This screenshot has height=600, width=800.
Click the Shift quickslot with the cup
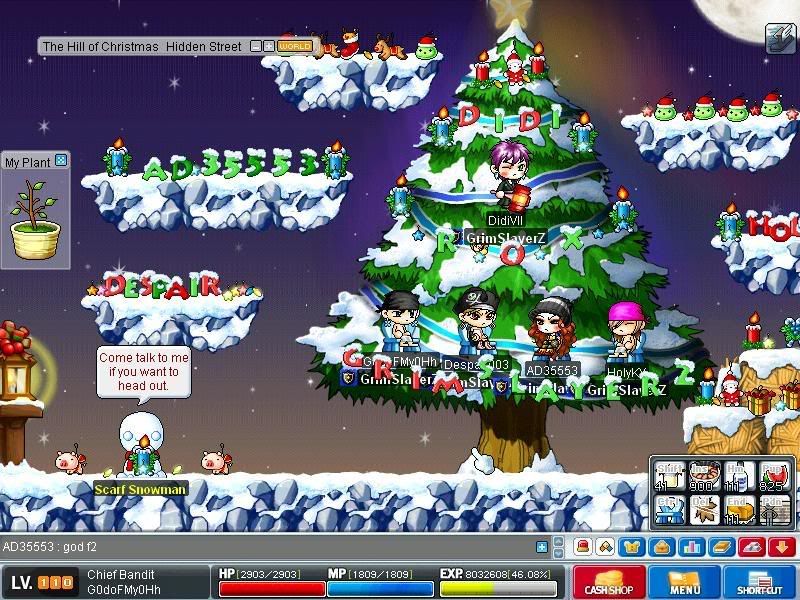[670, 477]
